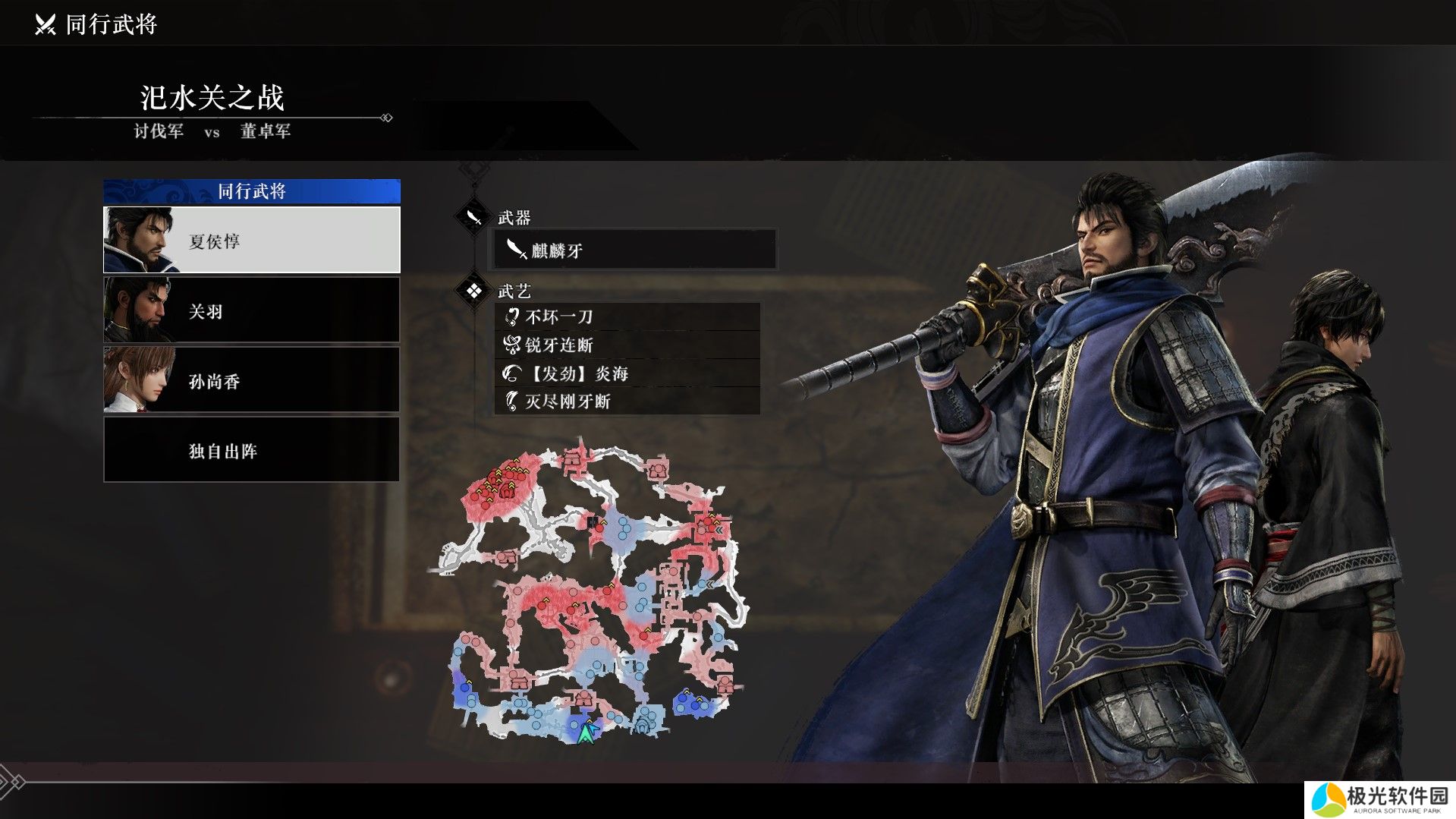The image size is (1456, 819).
Task: Click the 【发劲】炎海 battle art
Action: click(x=627, y=373)
